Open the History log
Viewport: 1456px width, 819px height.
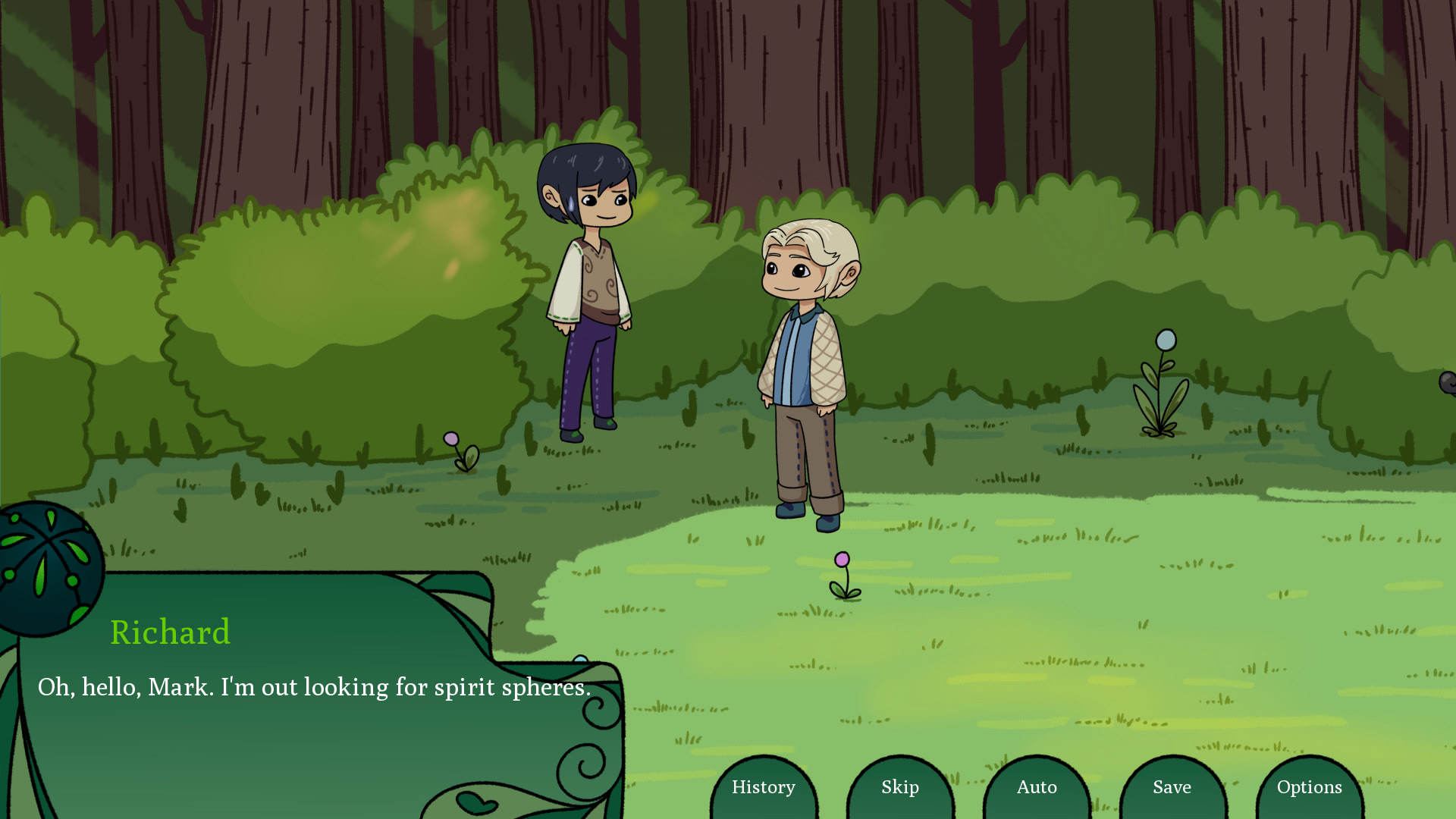coord(764,787)
